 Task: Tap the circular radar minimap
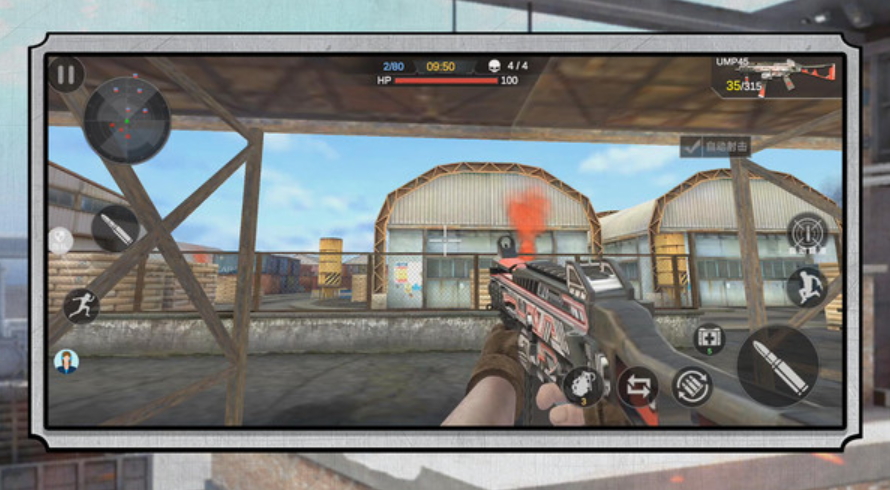point(126,120)
